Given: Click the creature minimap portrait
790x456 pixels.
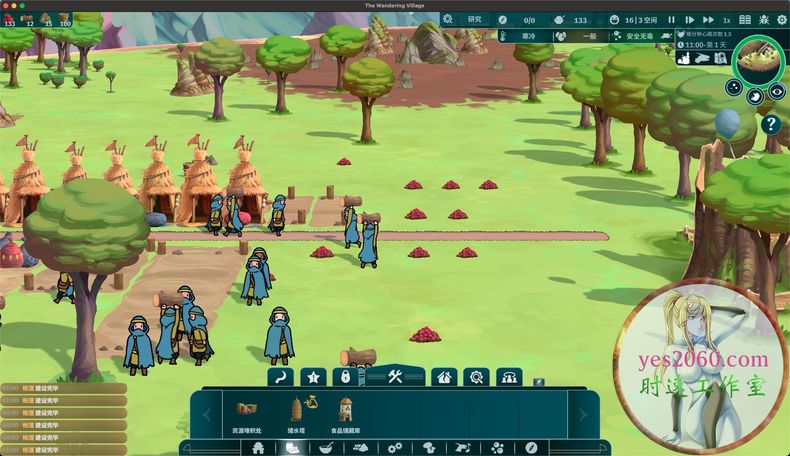Looking at the screenshot, I should [759, 62].
